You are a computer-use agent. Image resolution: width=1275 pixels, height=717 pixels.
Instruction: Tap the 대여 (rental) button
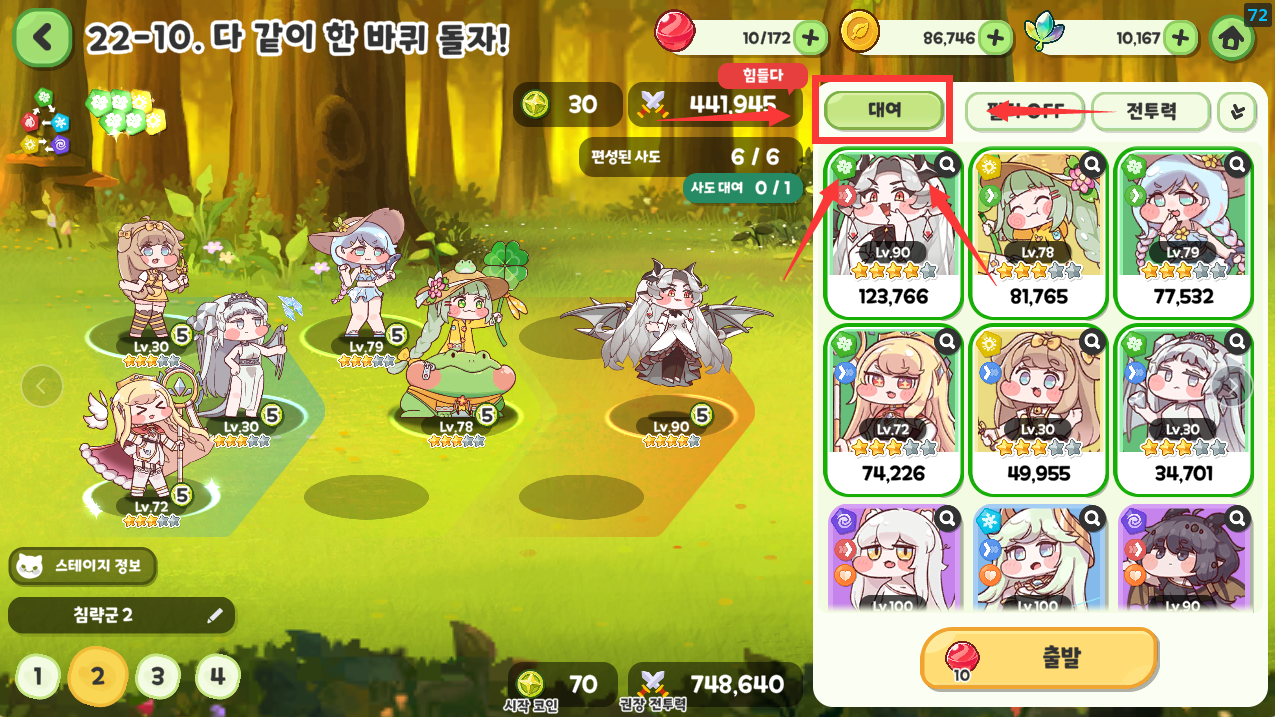coord(884,111)
